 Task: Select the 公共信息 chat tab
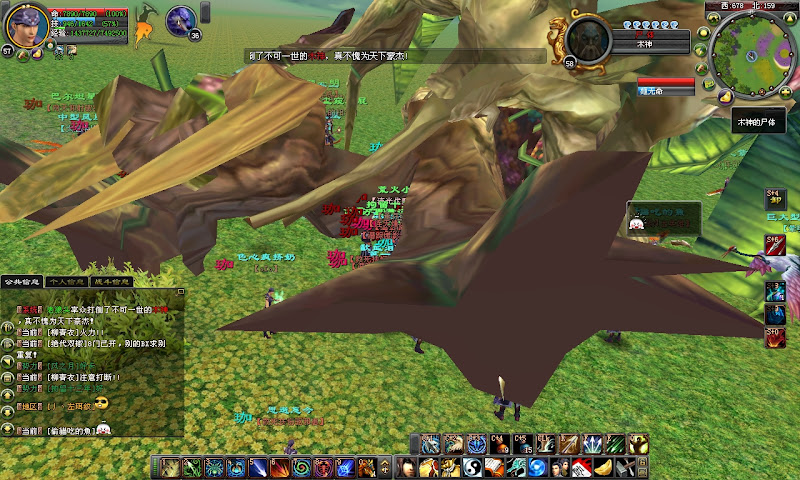coord(23,283)
